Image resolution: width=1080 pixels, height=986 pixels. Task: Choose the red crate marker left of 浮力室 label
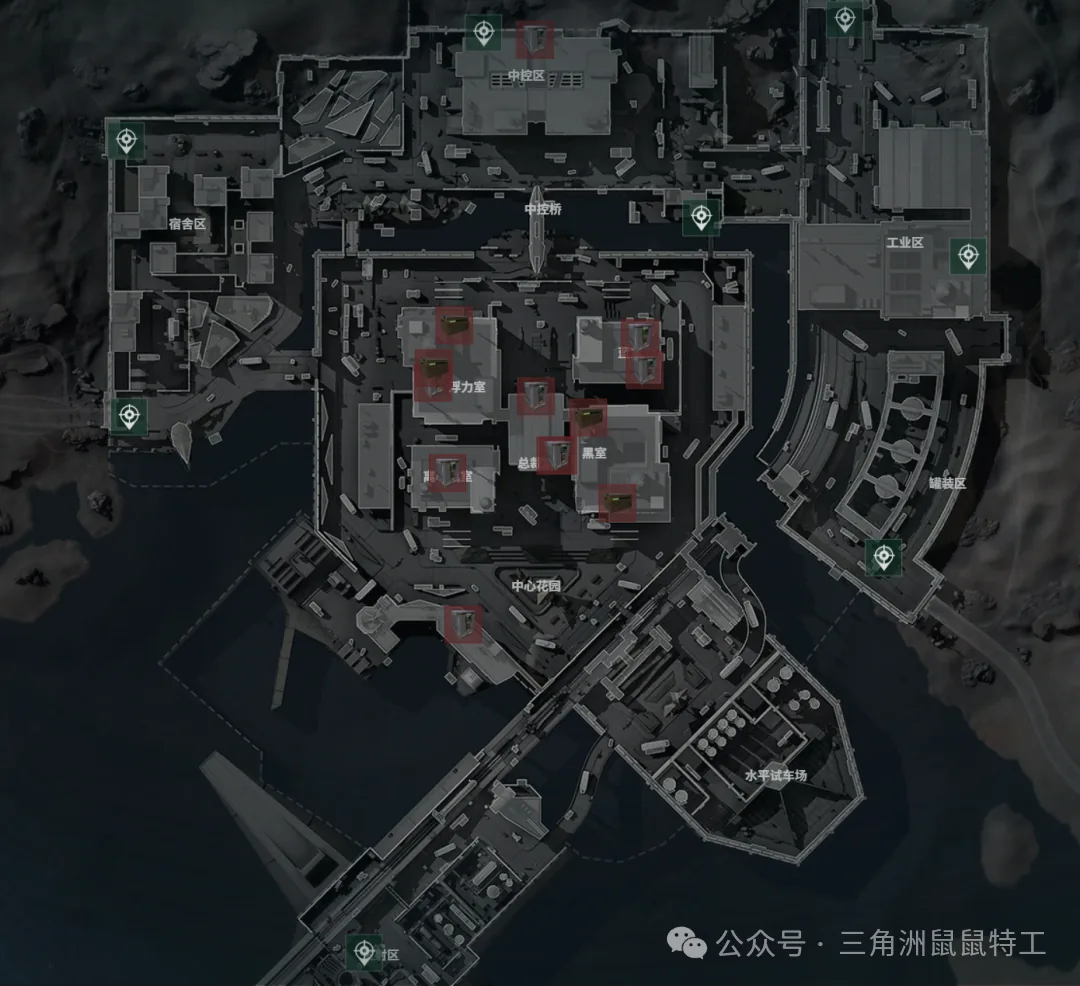point(433,378)
